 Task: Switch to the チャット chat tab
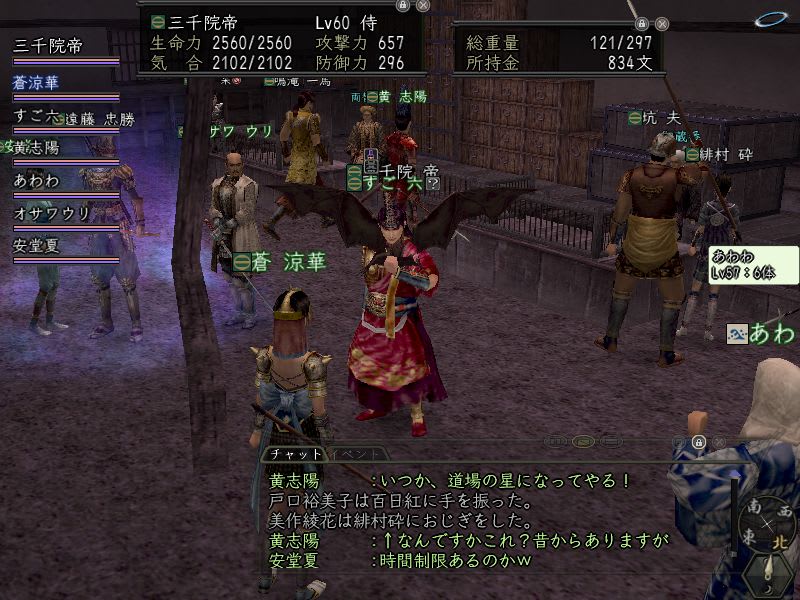[294, 454]
